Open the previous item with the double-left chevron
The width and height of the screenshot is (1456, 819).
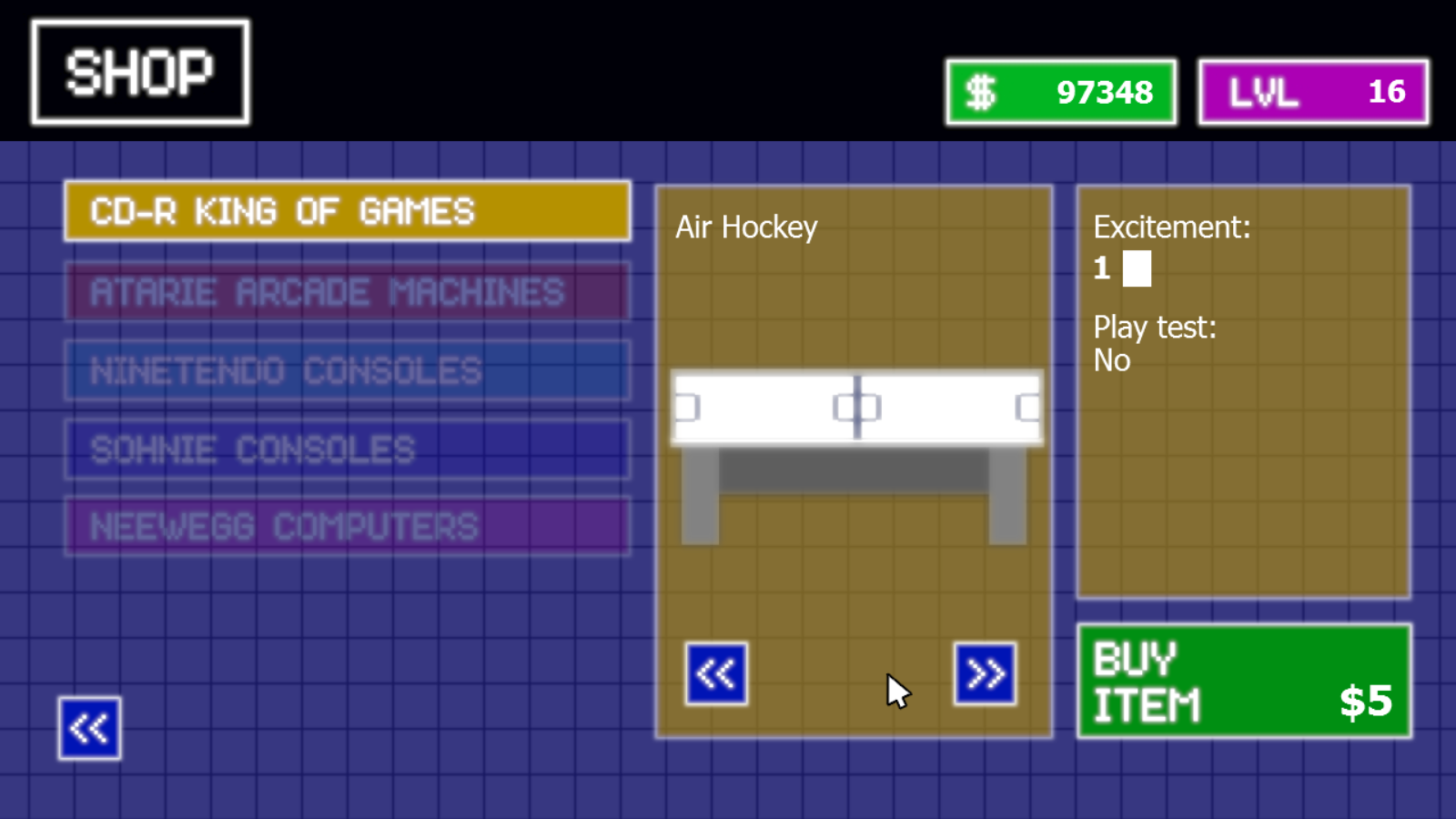click(x=716, y=673)
